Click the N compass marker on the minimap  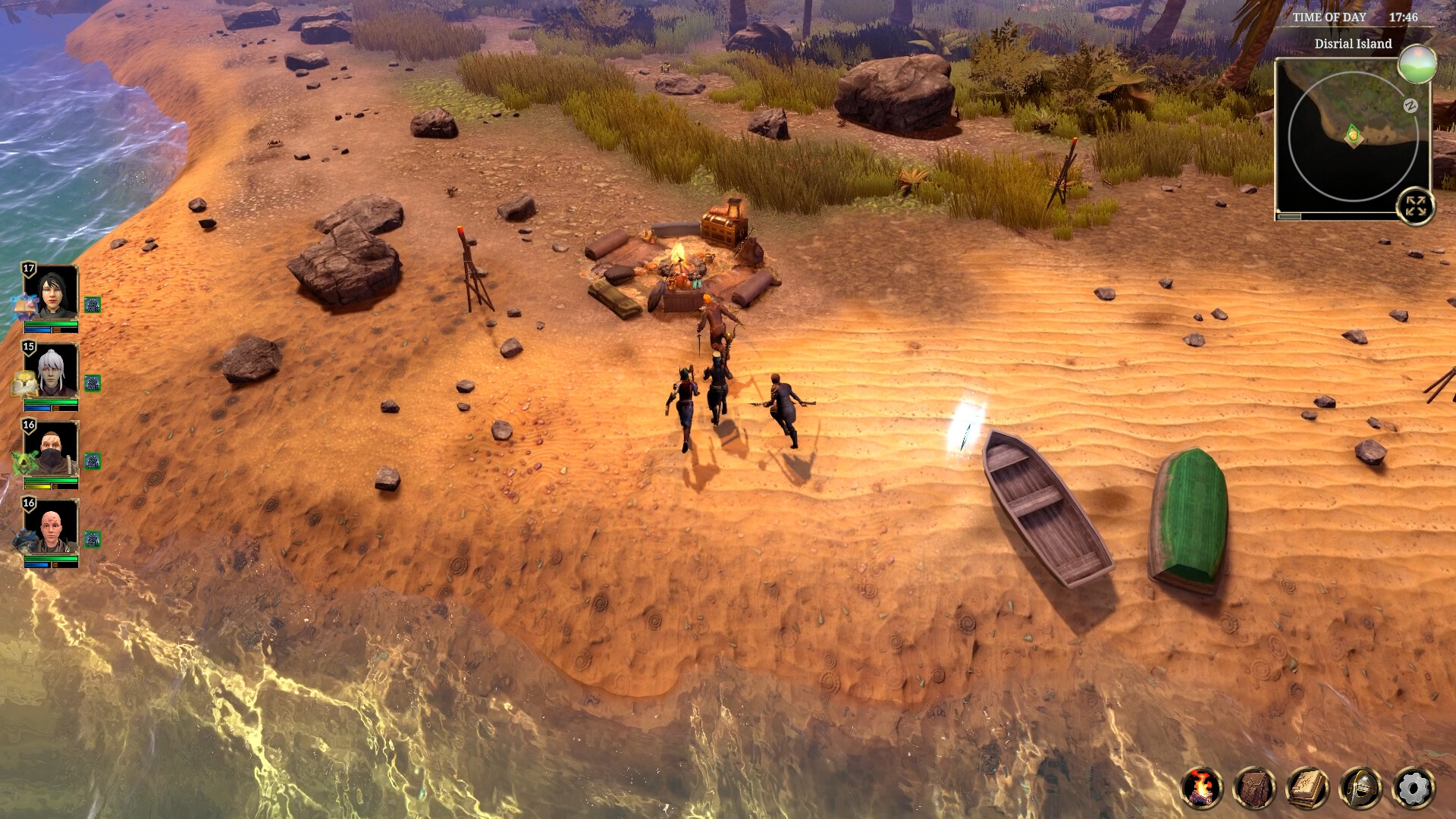[x=1411, y=105]
